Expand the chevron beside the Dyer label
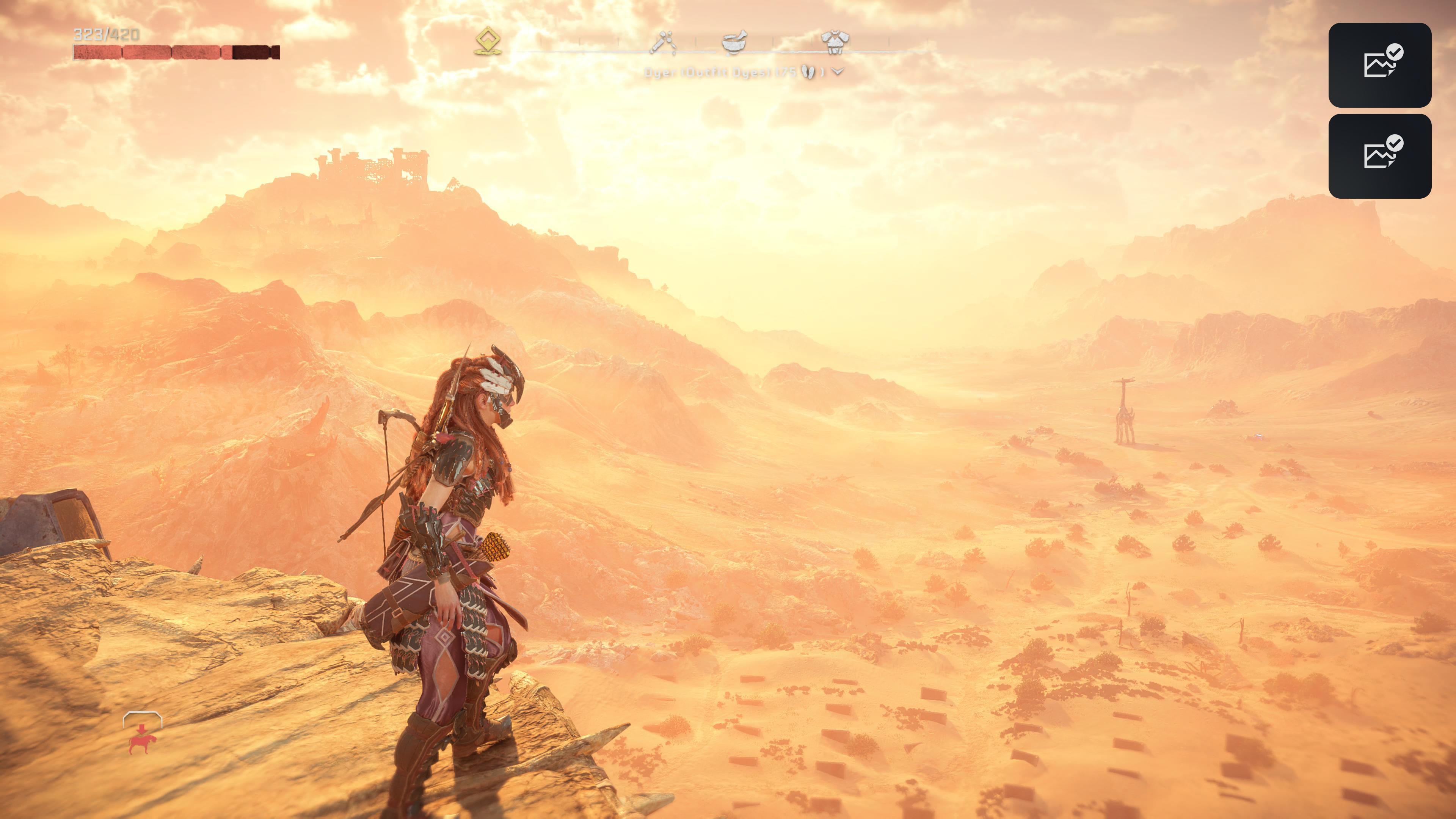 [838, 72]
